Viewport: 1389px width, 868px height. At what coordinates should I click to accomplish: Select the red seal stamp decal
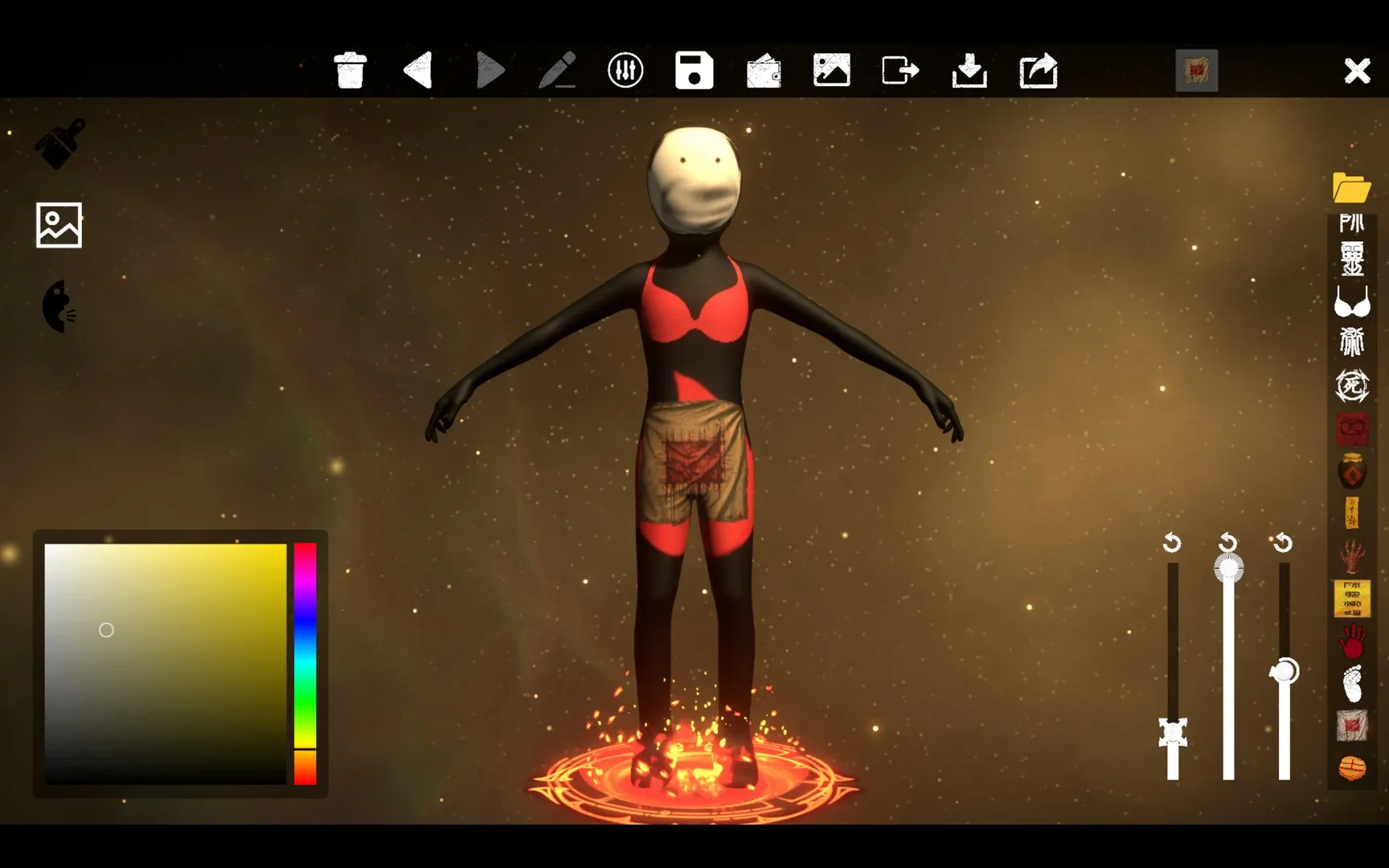pos(1352,428)
